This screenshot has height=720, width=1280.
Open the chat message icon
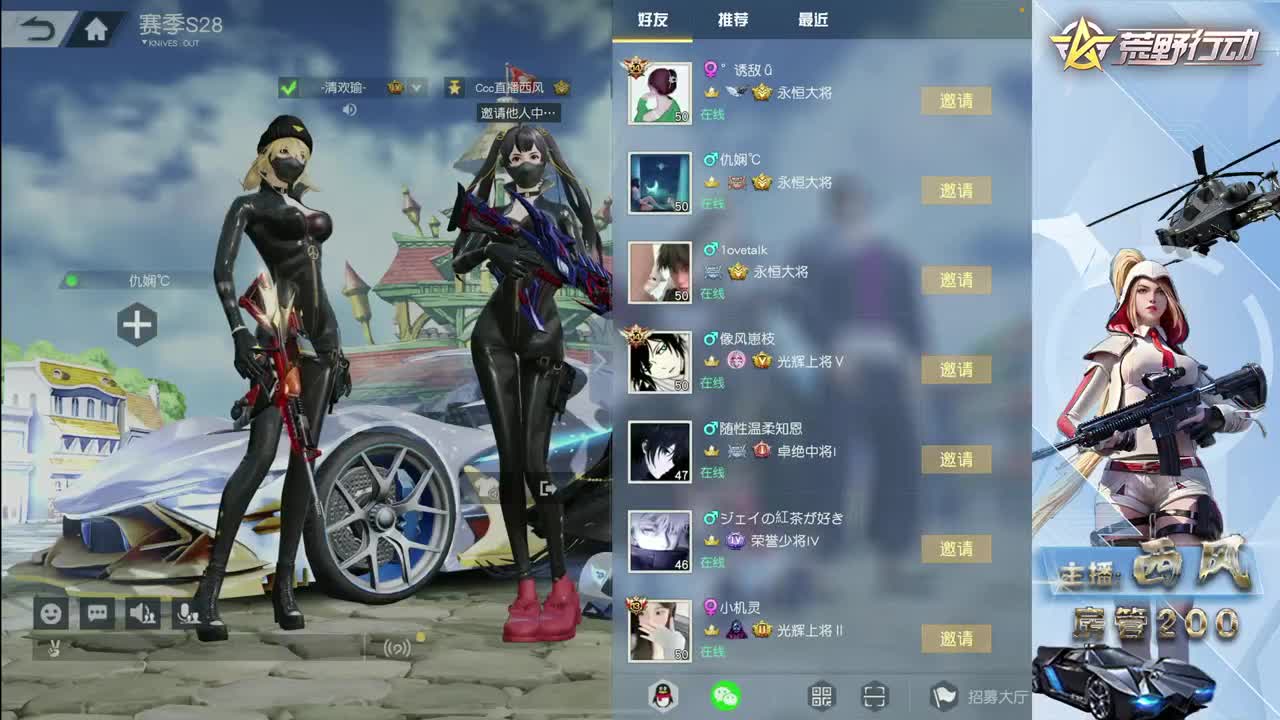(97, 612)
